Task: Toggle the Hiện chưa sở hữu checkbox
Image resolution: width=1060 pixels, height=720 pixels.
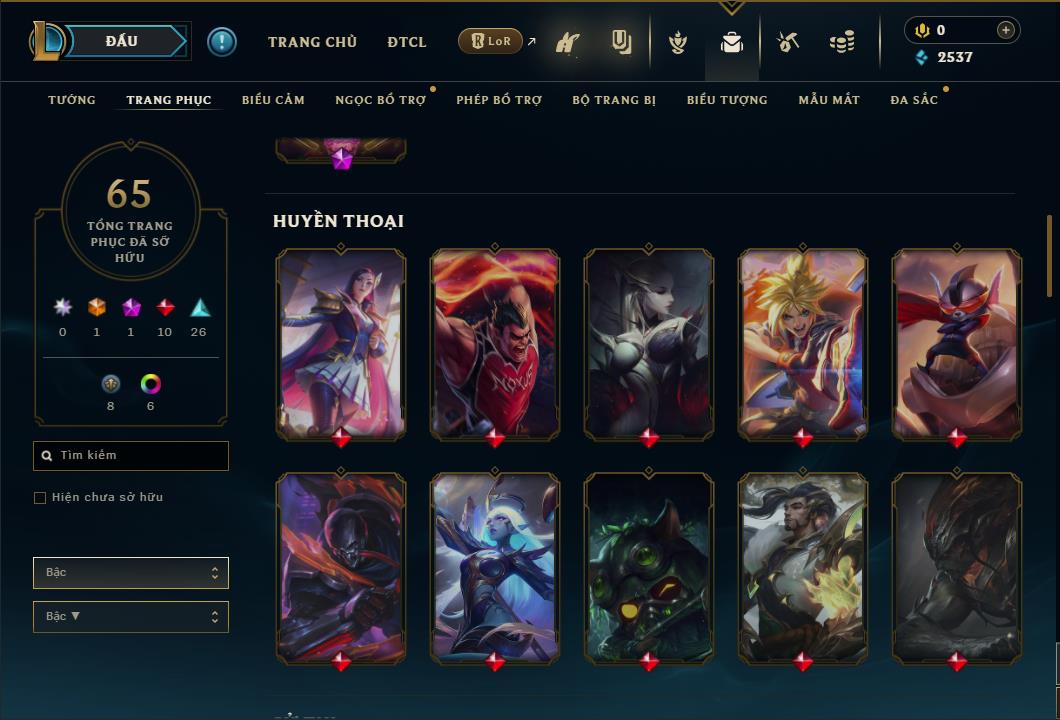Action: coord(40,498)
